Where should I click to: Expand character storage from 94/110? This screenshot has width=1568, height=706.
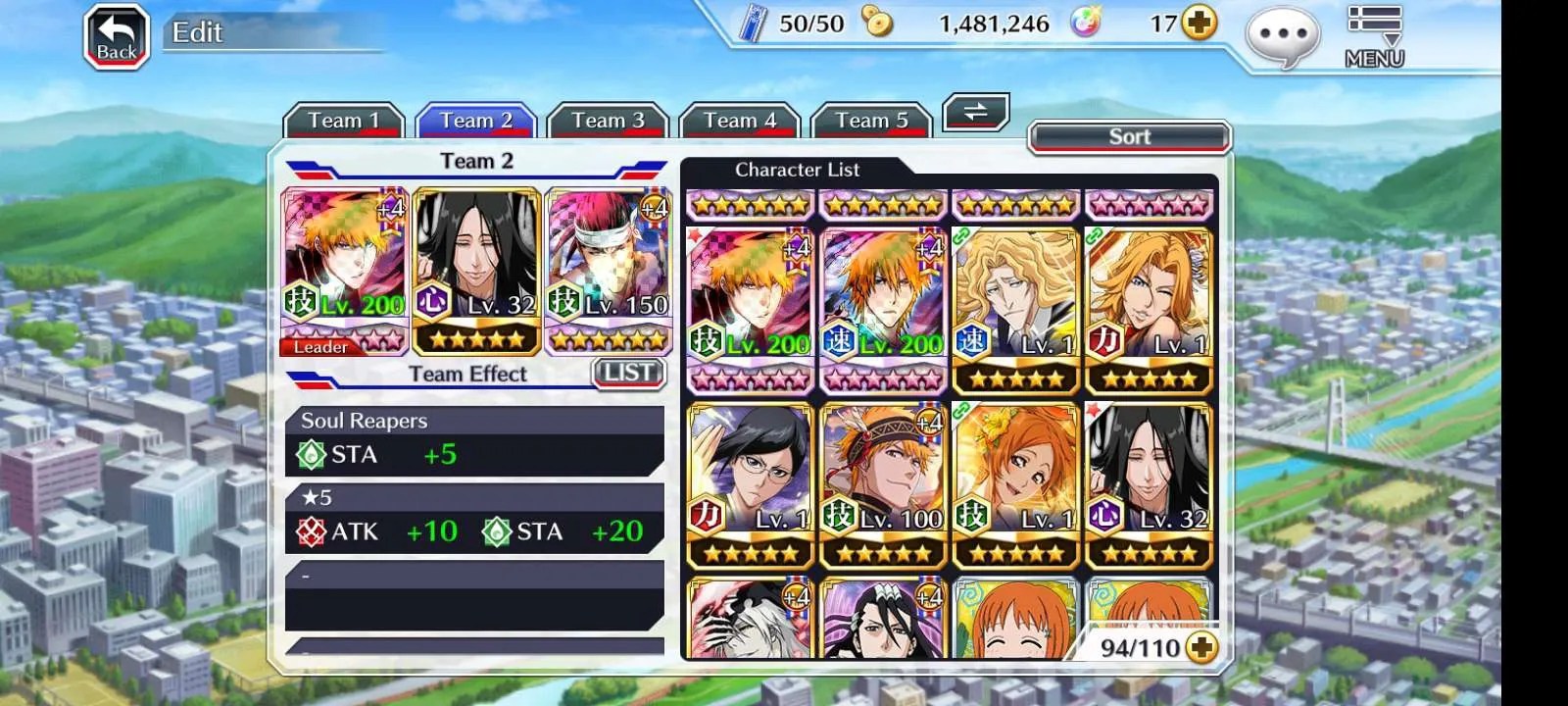pyautogui.click(x=1201, y=647)
